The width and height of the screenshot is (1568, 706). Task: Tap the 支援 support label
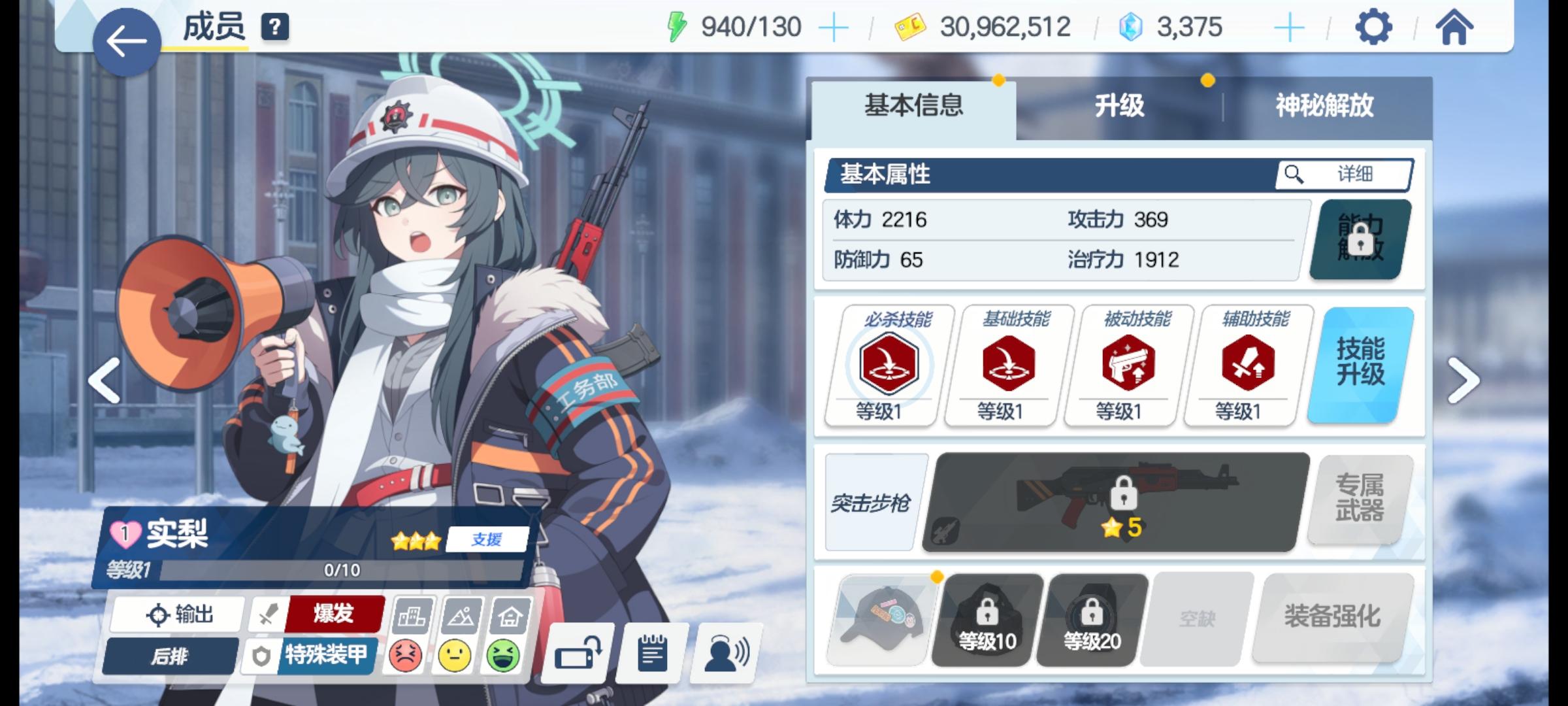pos(487,539)
